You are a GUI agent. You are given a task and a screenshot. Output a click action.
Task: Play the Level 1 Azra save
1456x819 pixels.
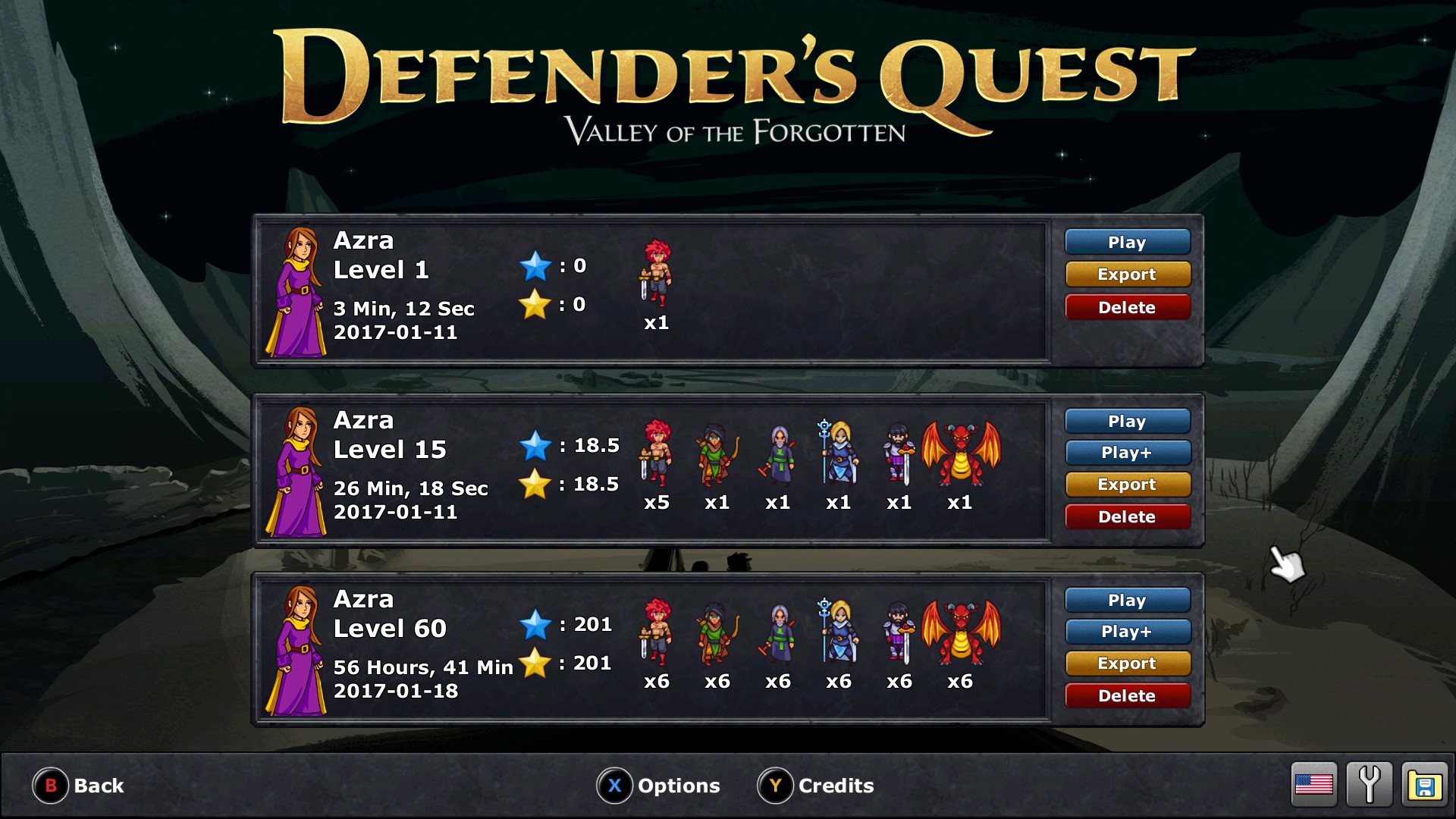click(x=1127, y=243)
